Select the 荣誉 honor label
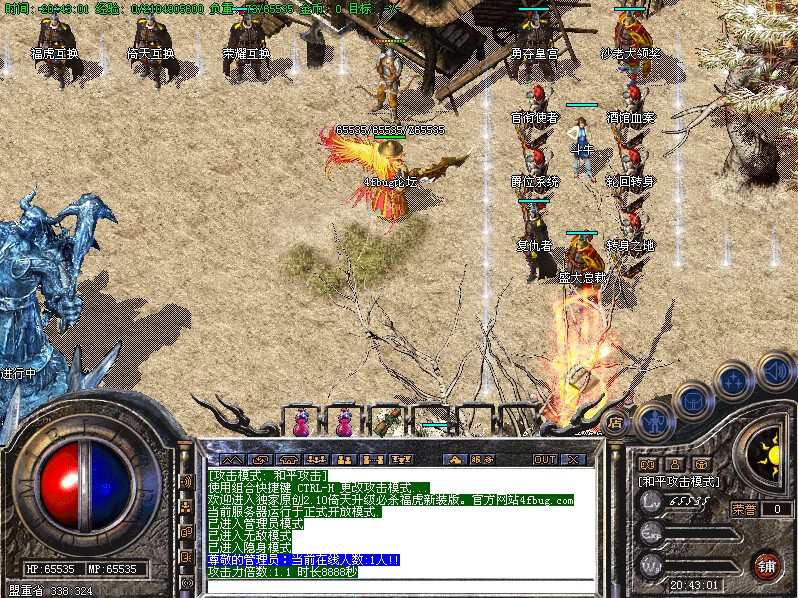 pyautogui.click(x=744, y=509)
